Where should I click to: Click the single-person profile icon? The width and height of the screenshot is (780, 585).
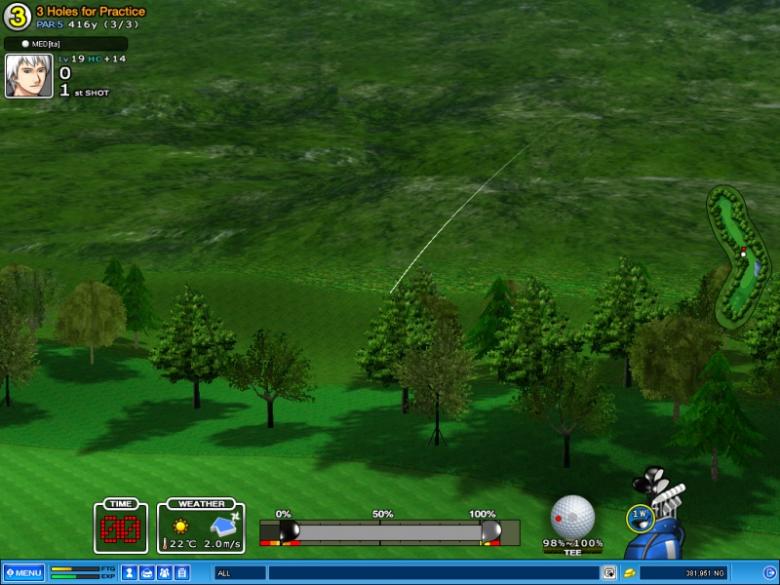pos(129,573)
